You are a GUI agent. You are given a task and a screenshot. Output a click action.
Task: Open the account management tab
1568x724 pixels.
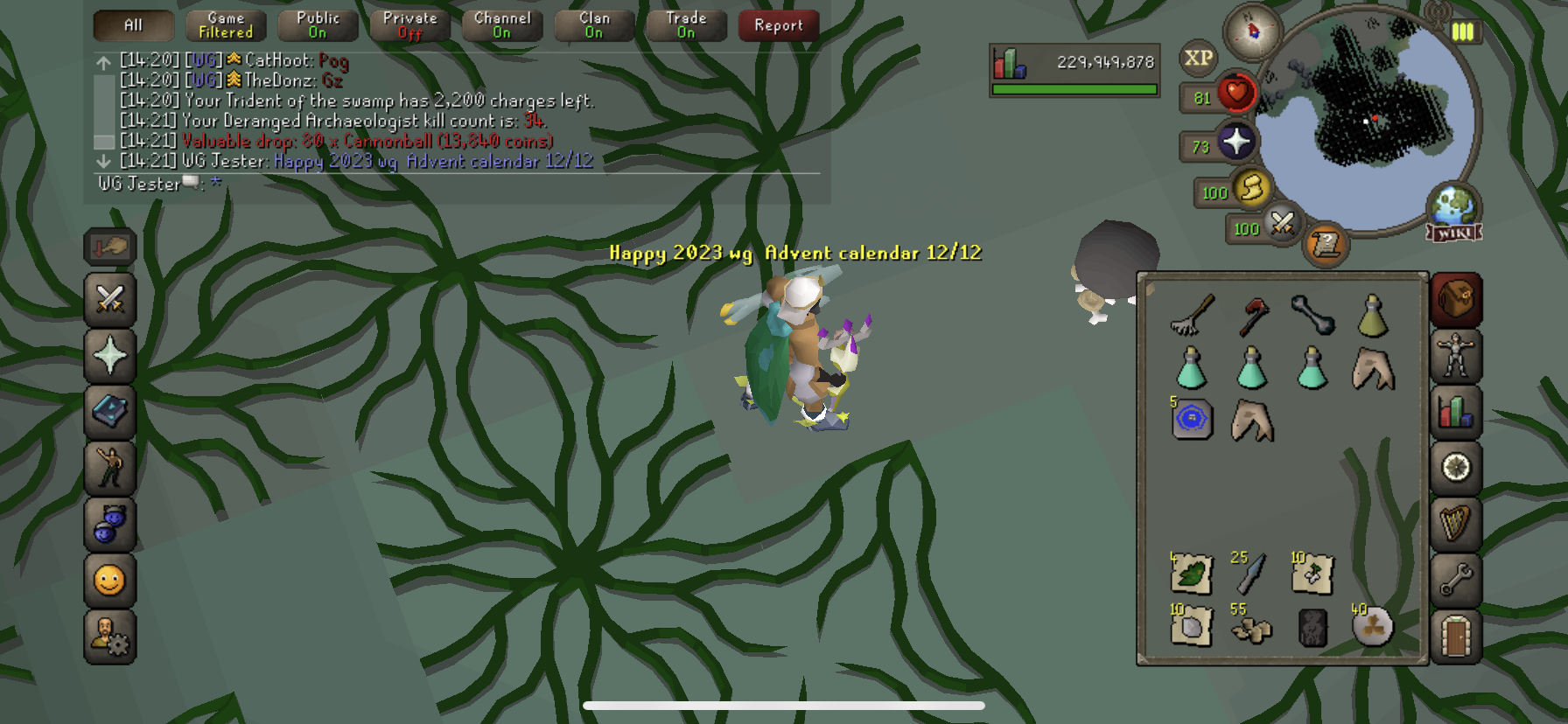click(110, 636)
